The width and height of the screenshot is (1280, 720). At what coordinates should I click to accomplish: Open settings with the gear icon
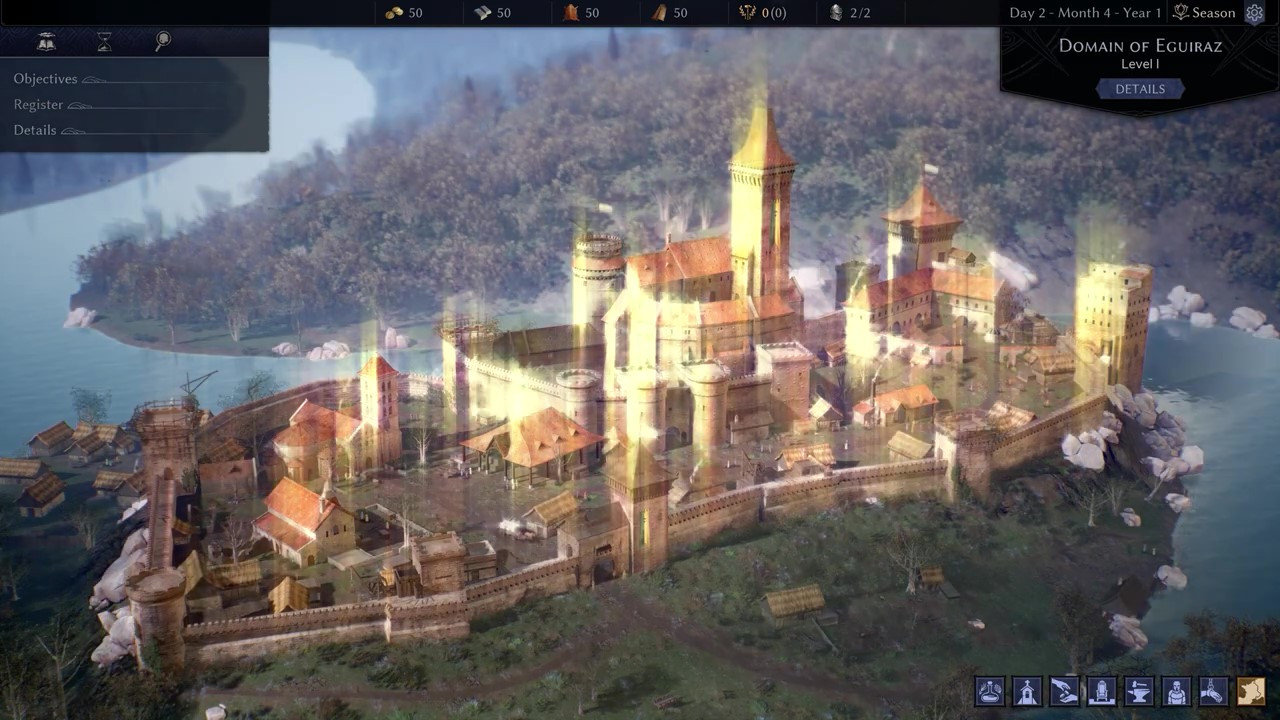(1255, 13)
